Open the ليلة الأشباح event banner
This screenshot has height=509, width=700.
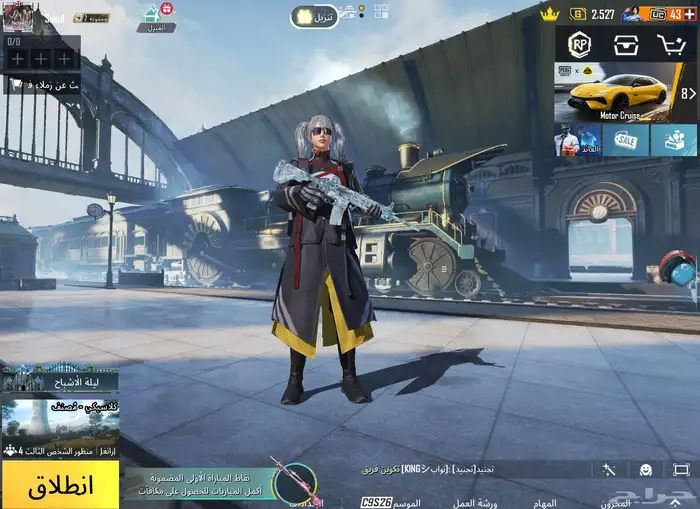60,379
